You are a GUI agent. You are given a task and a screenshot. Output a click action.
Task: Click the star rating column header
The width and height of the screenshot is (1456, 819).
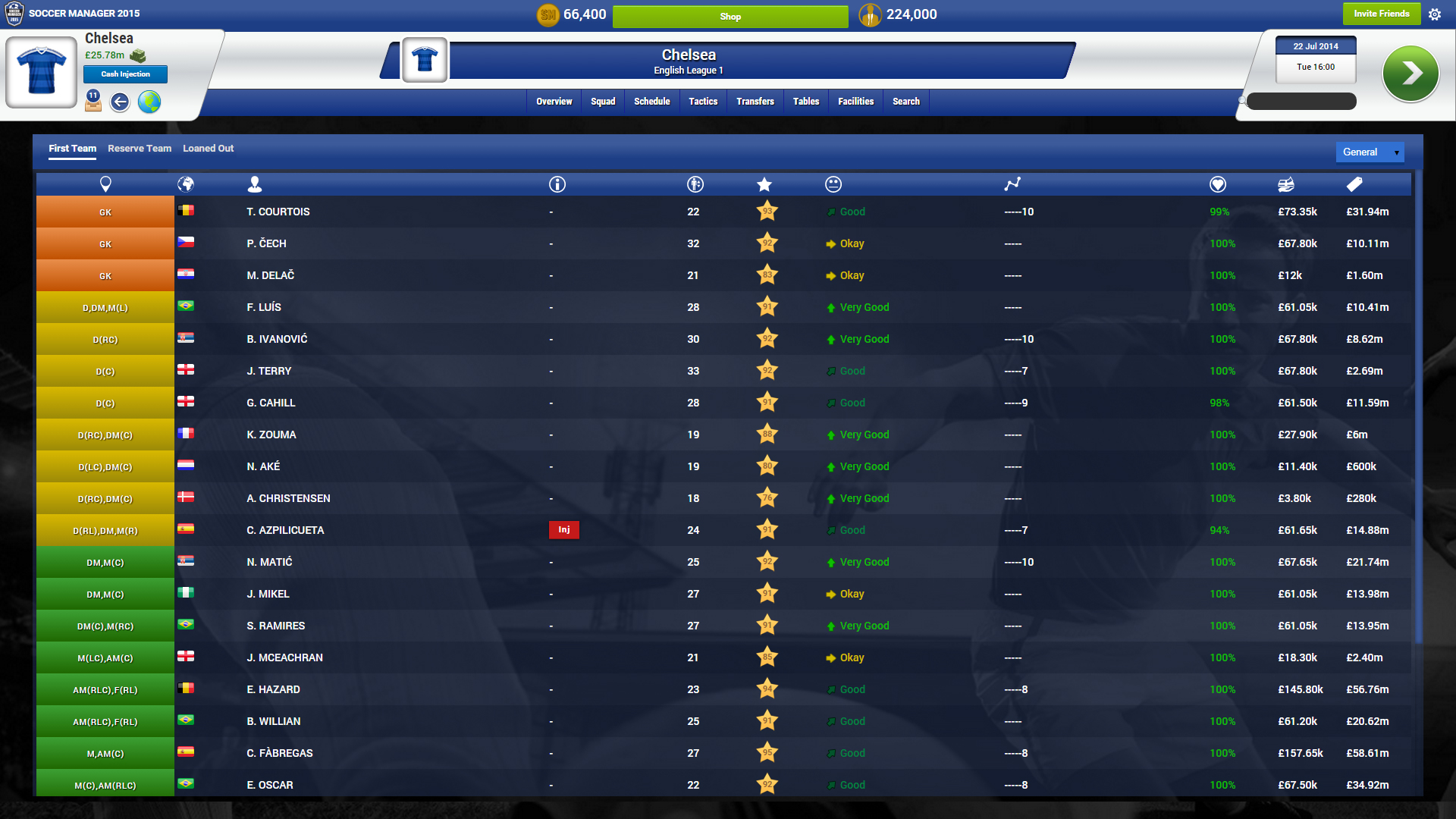764,184
